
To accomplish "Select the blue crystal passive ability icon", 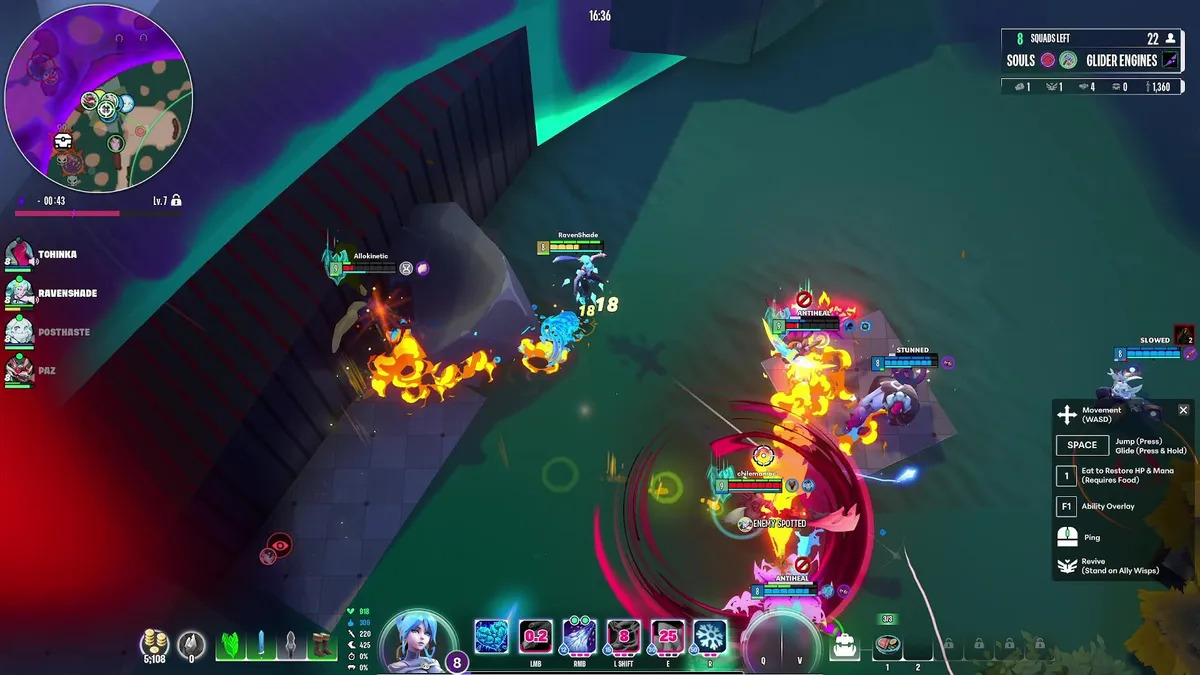I will tap(491, 636).
